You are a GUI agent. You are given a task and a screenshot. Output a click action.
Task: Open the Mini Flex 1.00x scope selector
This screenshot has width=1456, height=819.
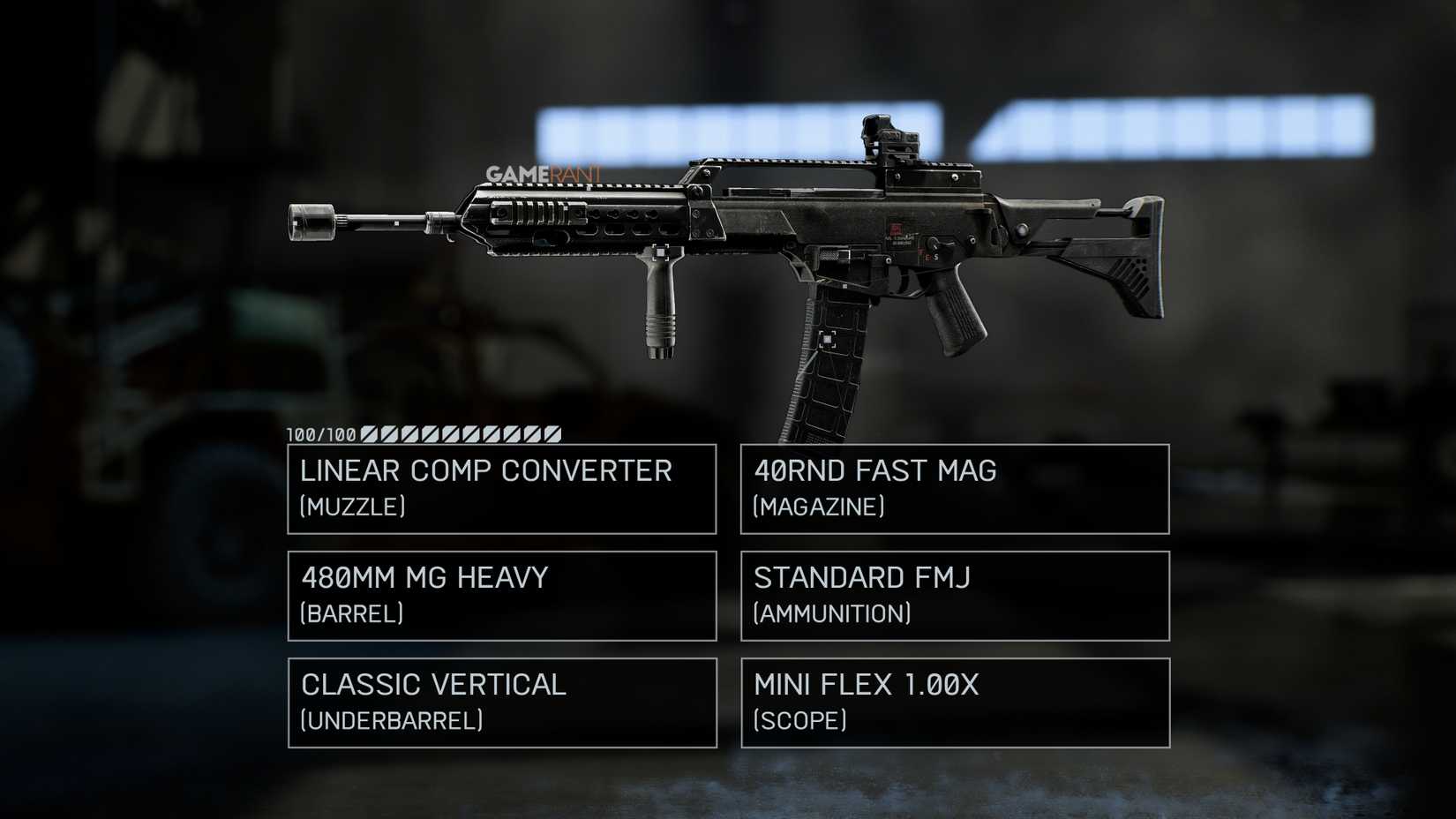[953, 702]
